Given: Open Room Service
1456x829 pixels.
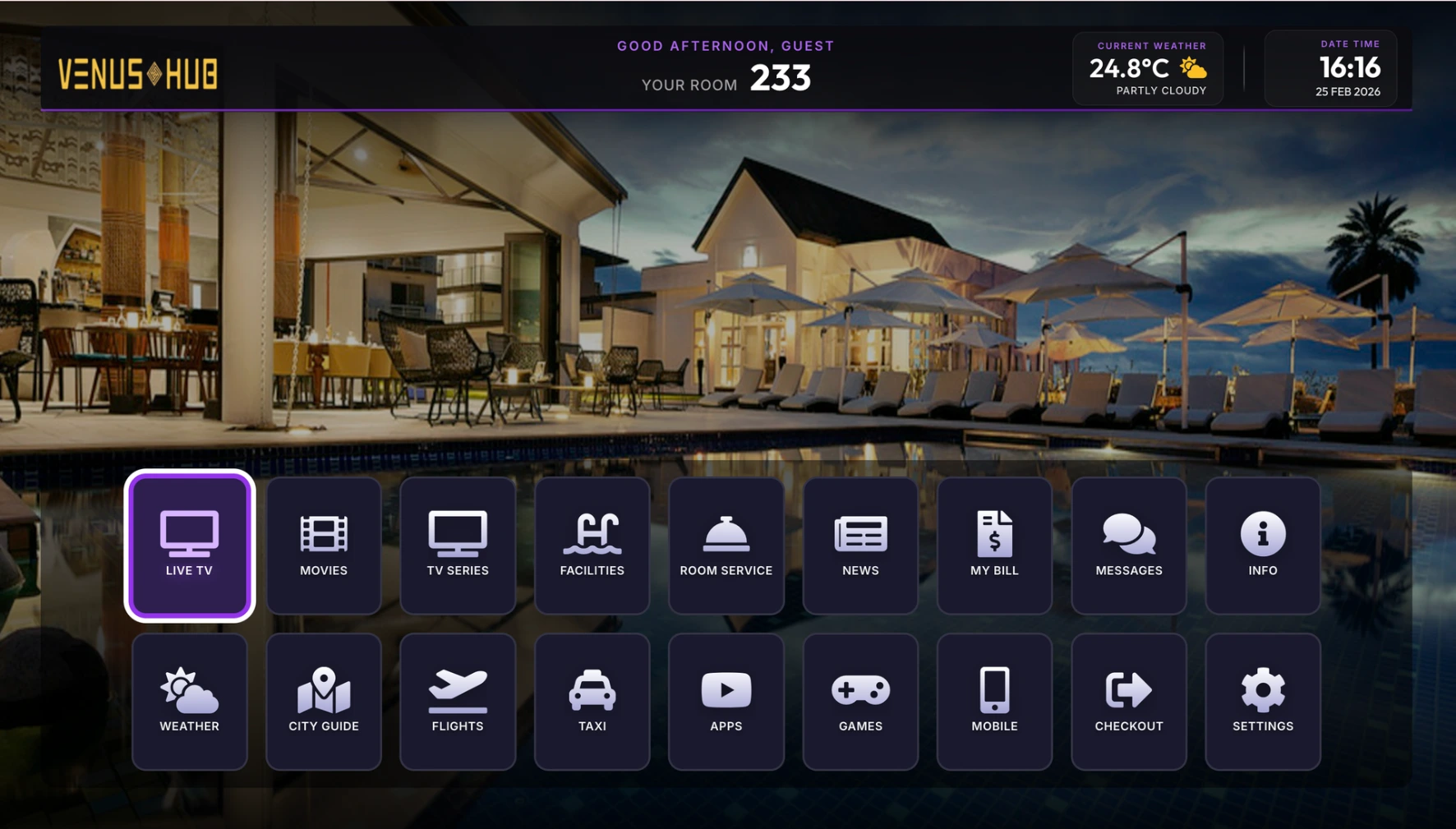Looking at the screenshot, I should [x=726, y=545].
